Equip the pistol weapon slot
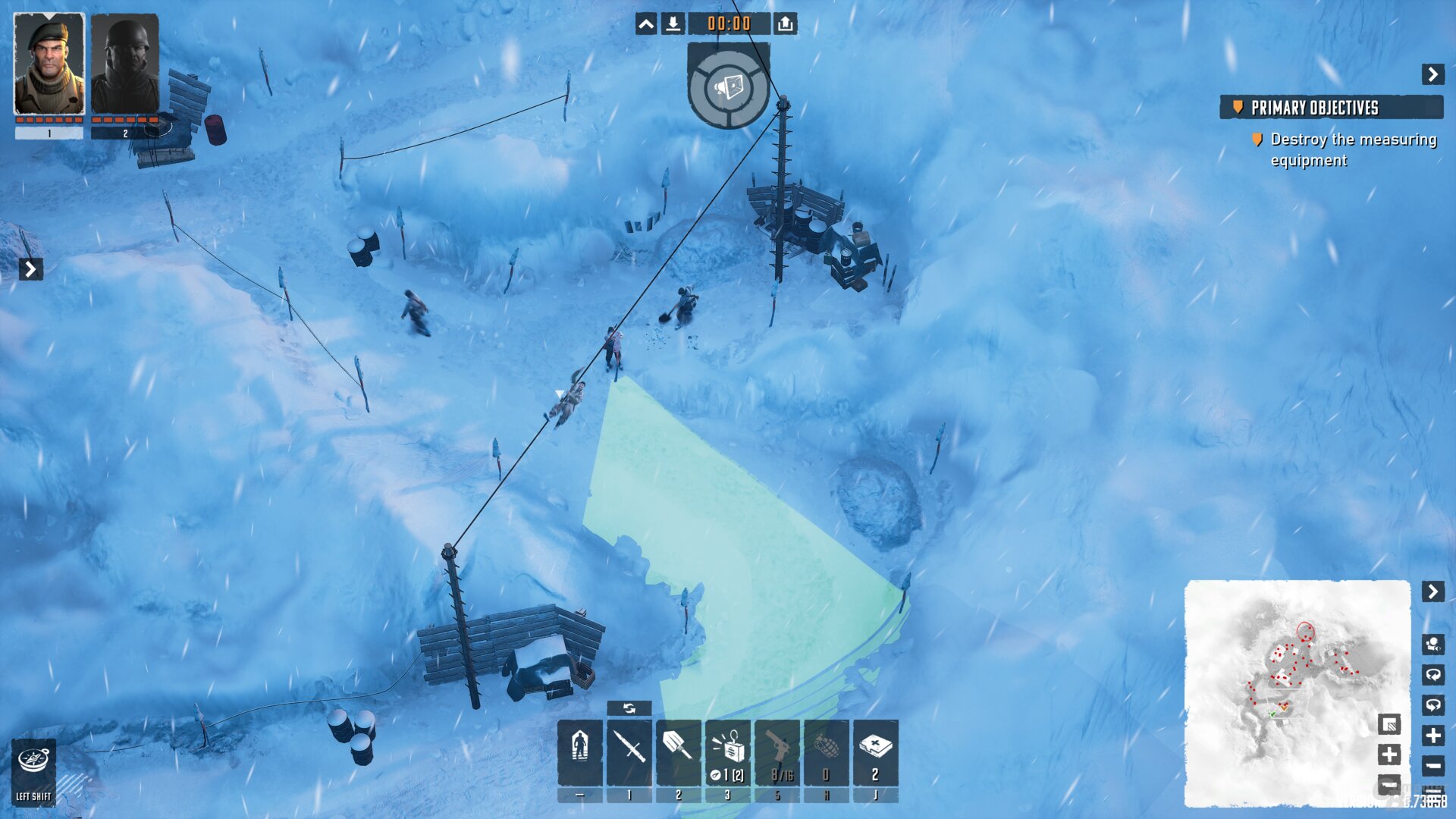This screenshot has width=1456, height=819. click(777, 752)
